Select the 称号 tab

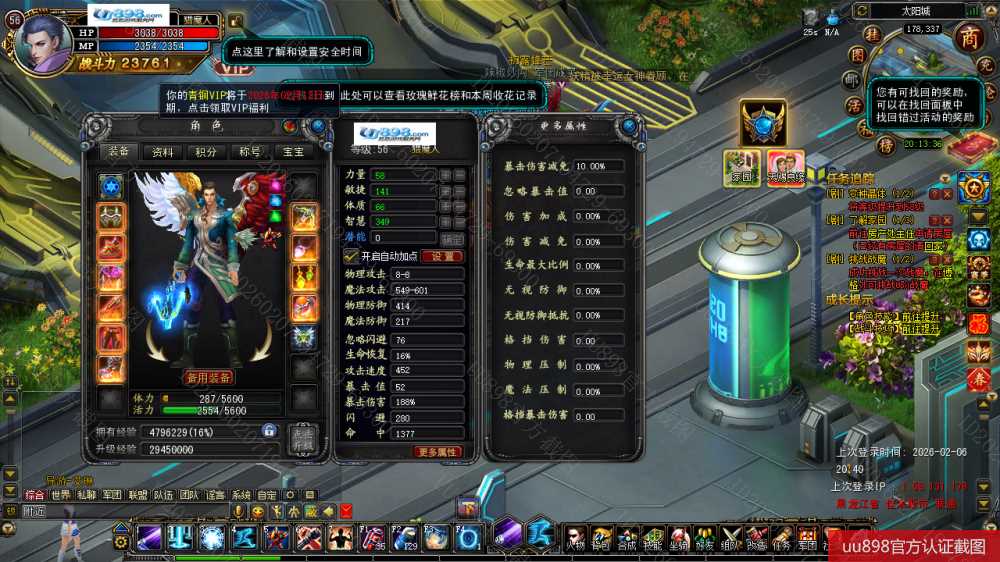(249, 152)
